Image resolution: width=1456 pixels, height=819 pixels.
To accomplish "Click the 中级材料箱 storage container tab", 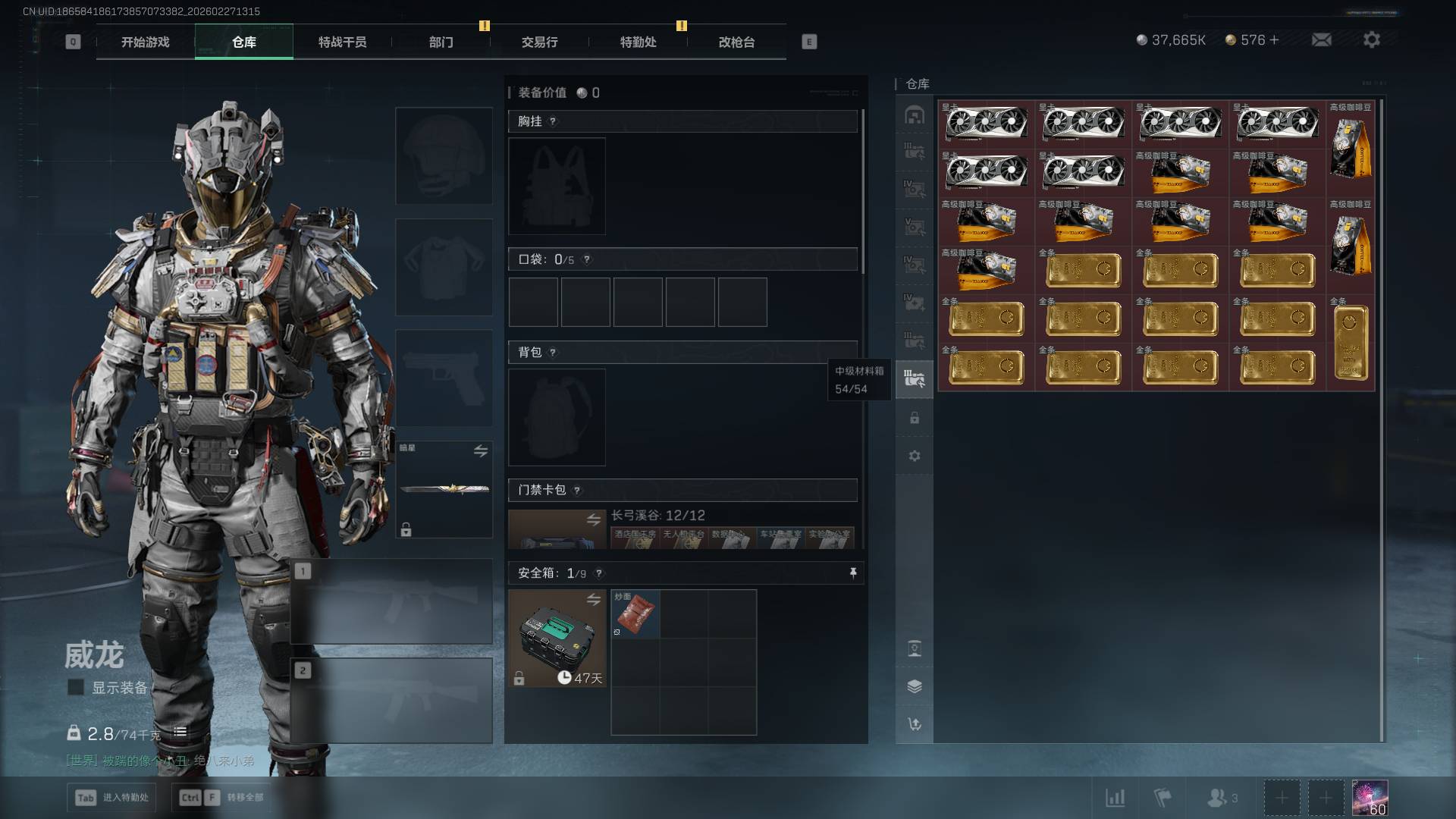I will click(915, 378).
